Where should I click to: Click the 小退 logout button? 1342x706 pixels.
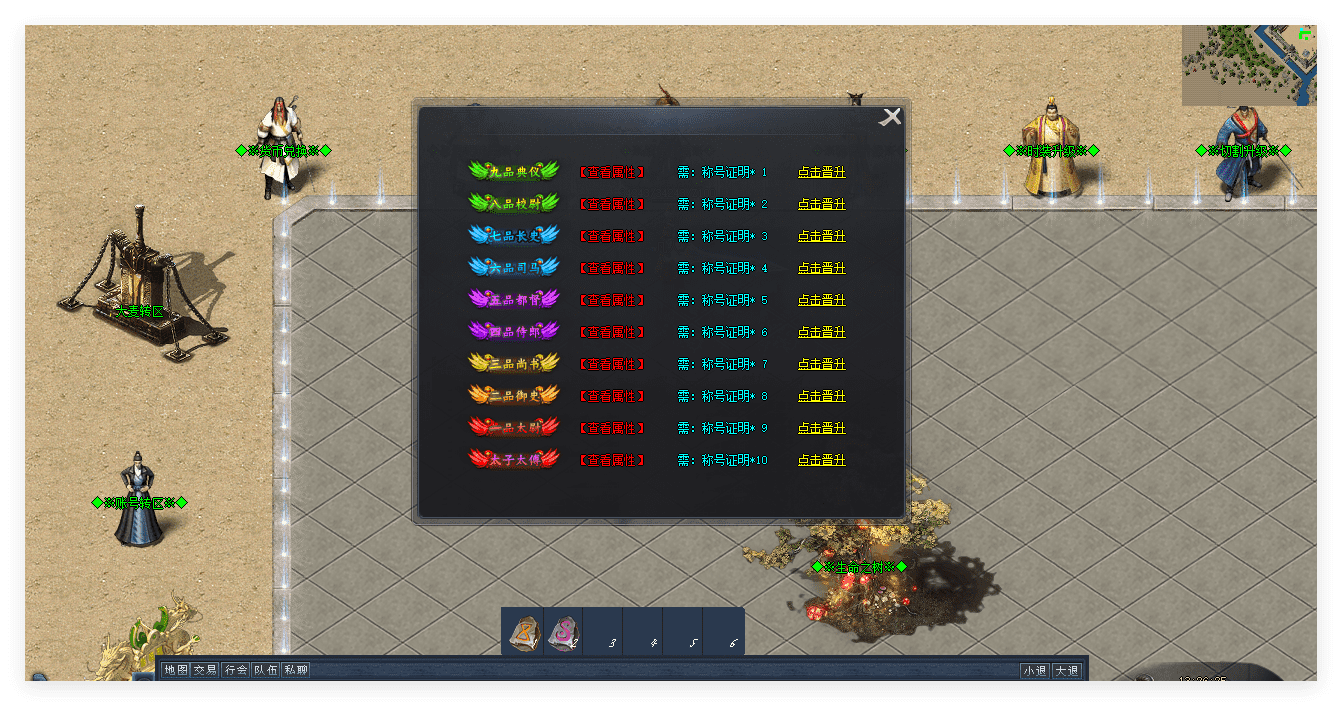pyautogui.click(x=1035, y=671)
